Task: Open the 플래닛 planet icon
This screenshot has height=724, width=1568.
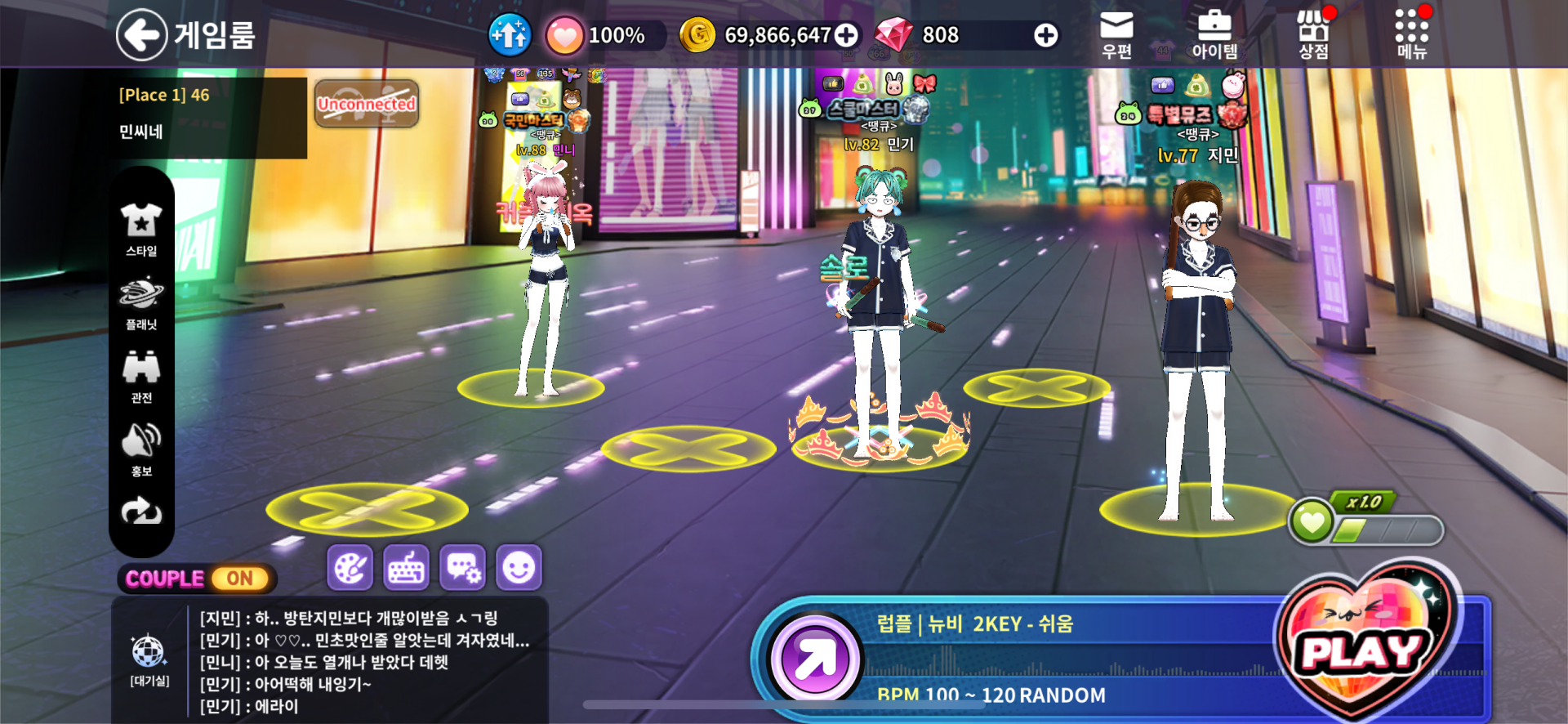Action: [141, 303]
